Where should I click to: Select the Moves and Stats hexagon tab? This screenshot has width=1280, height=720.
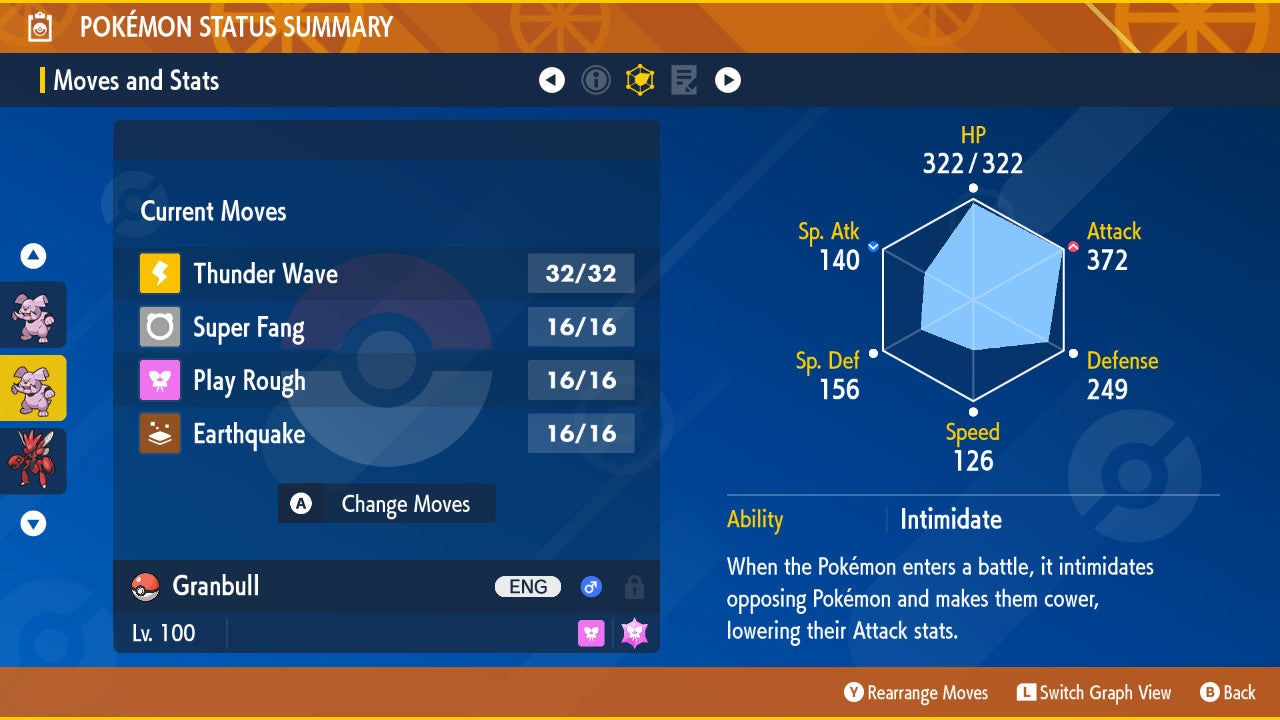[x=640, y=80]
